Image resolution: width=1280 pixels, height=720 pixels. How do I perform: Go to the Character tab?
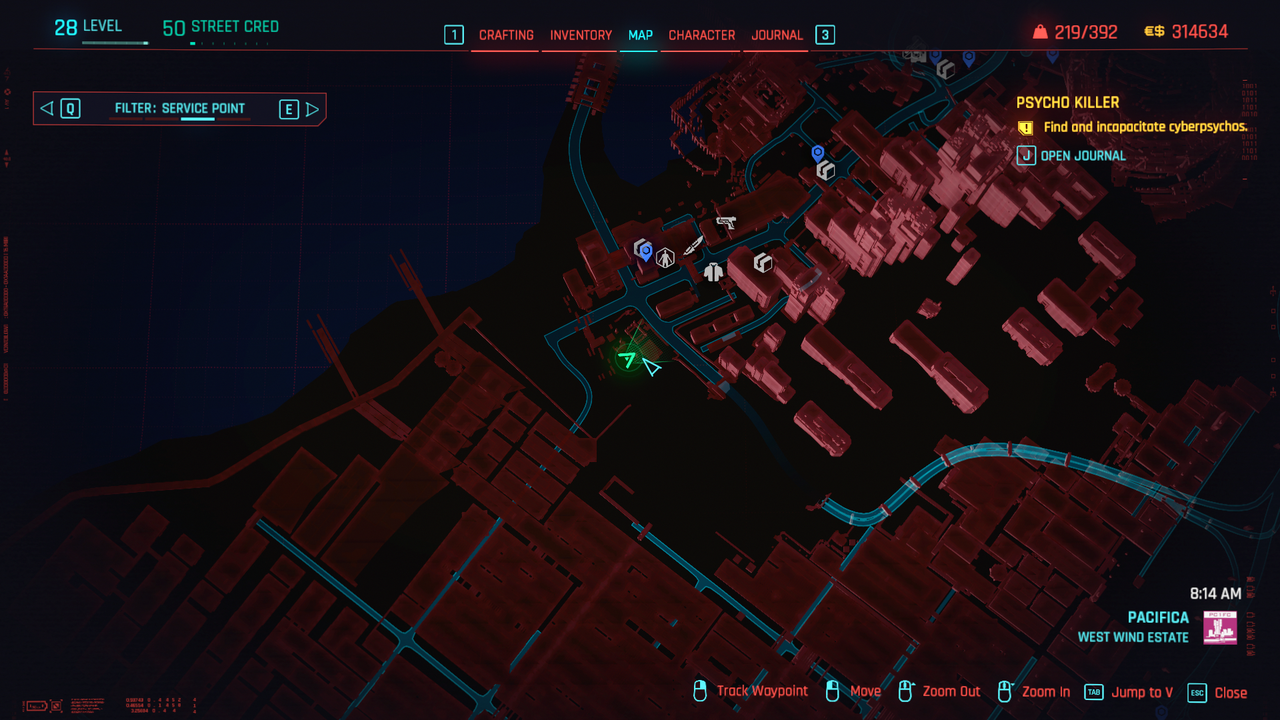(702, 35)
